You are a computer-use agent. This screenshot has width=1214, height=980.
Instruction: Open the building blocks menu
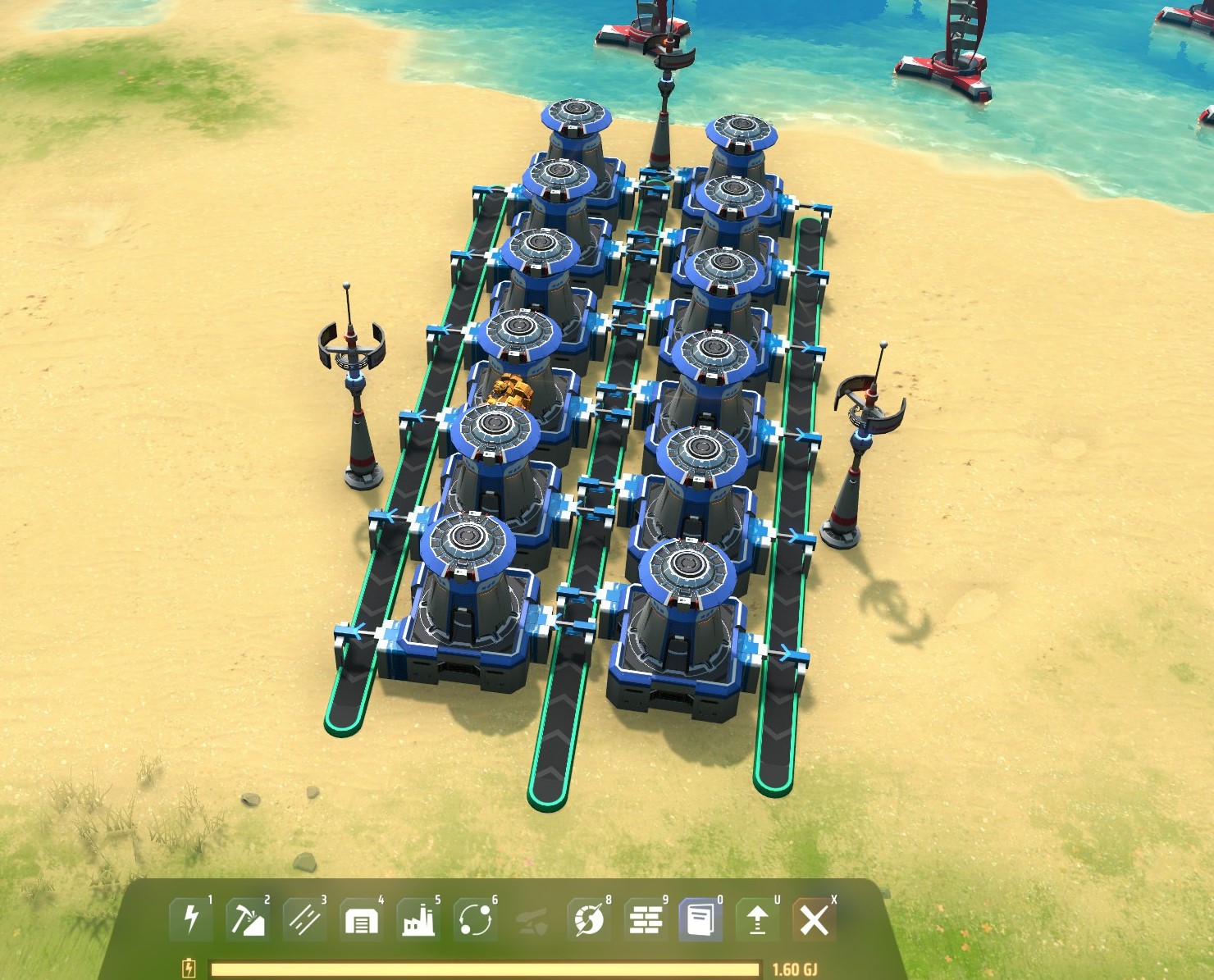[646, 922]
